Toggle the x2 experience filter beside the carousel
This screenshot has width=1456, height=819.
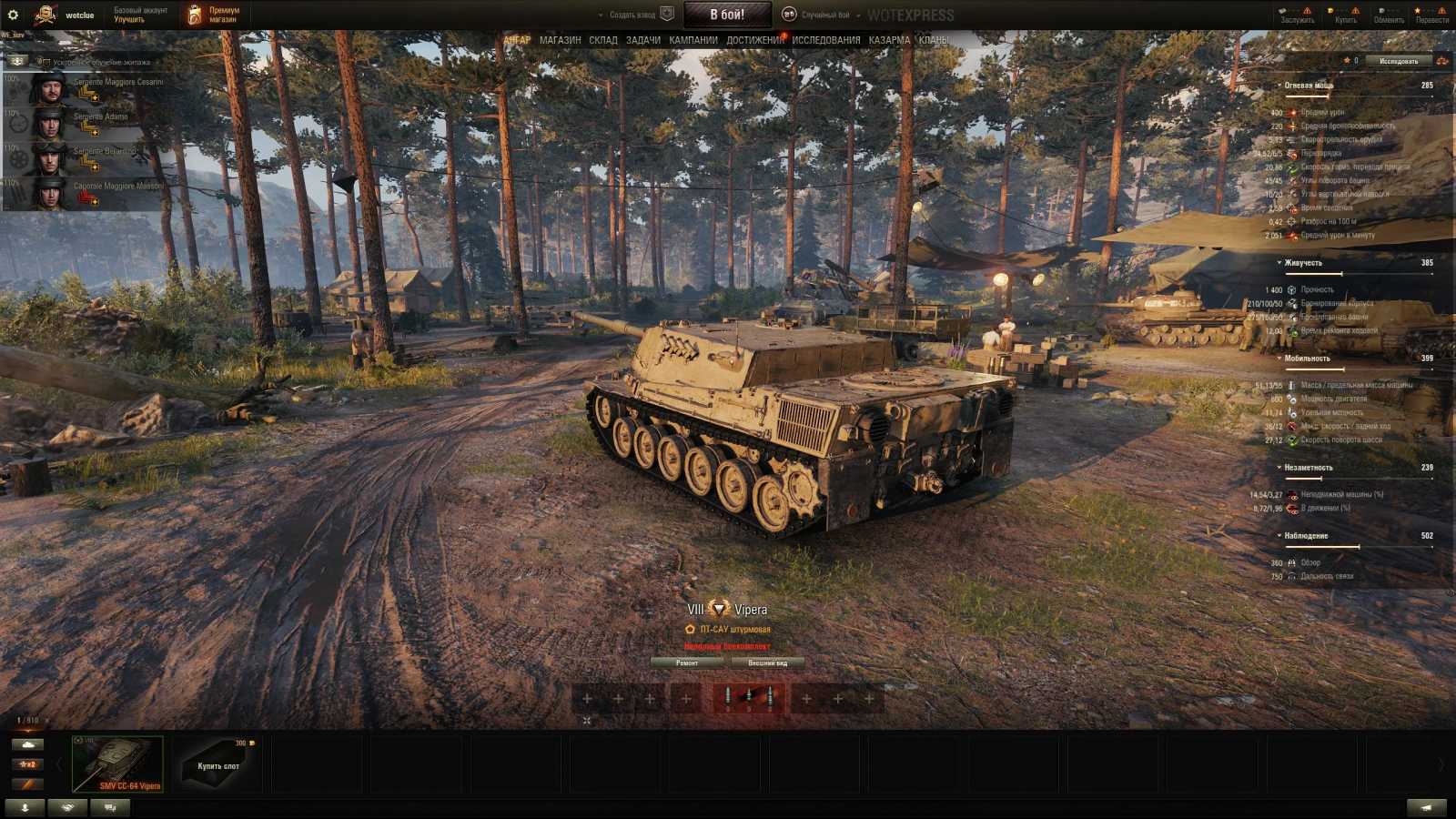coord(27,763)
